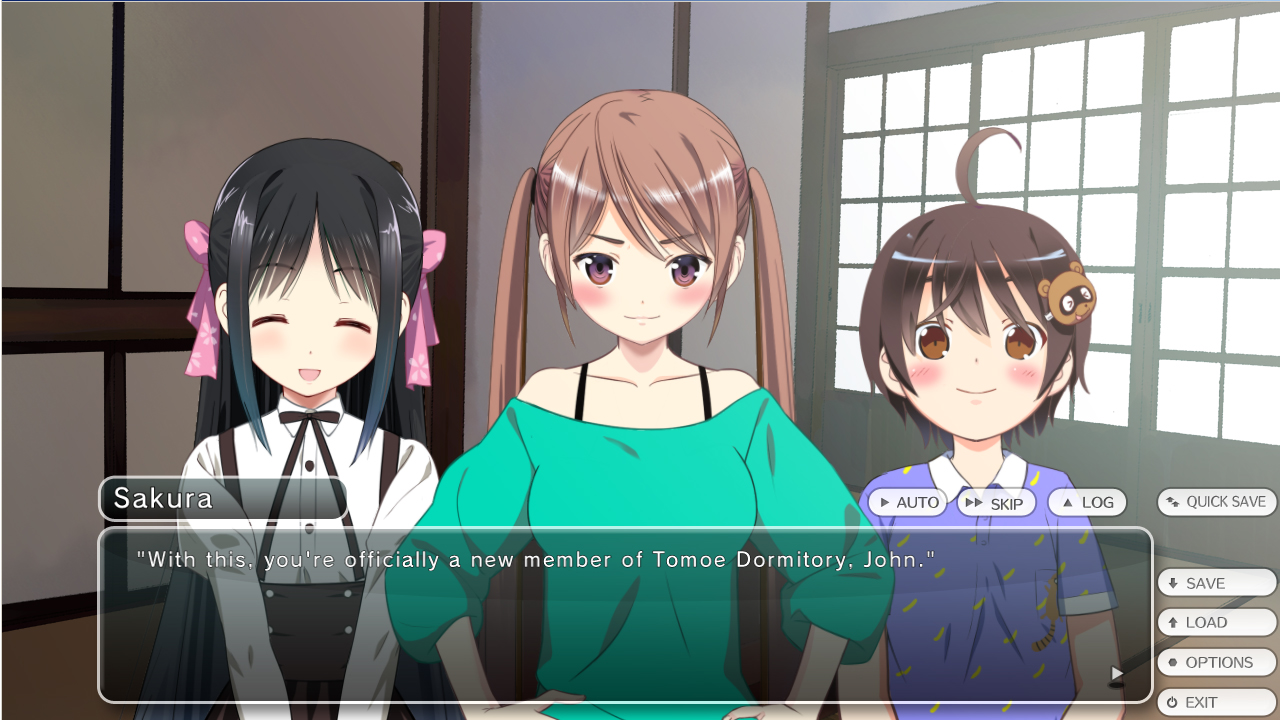Click the play icon on the AUTO button
The image size is (1280, 720).
point(886,502)
